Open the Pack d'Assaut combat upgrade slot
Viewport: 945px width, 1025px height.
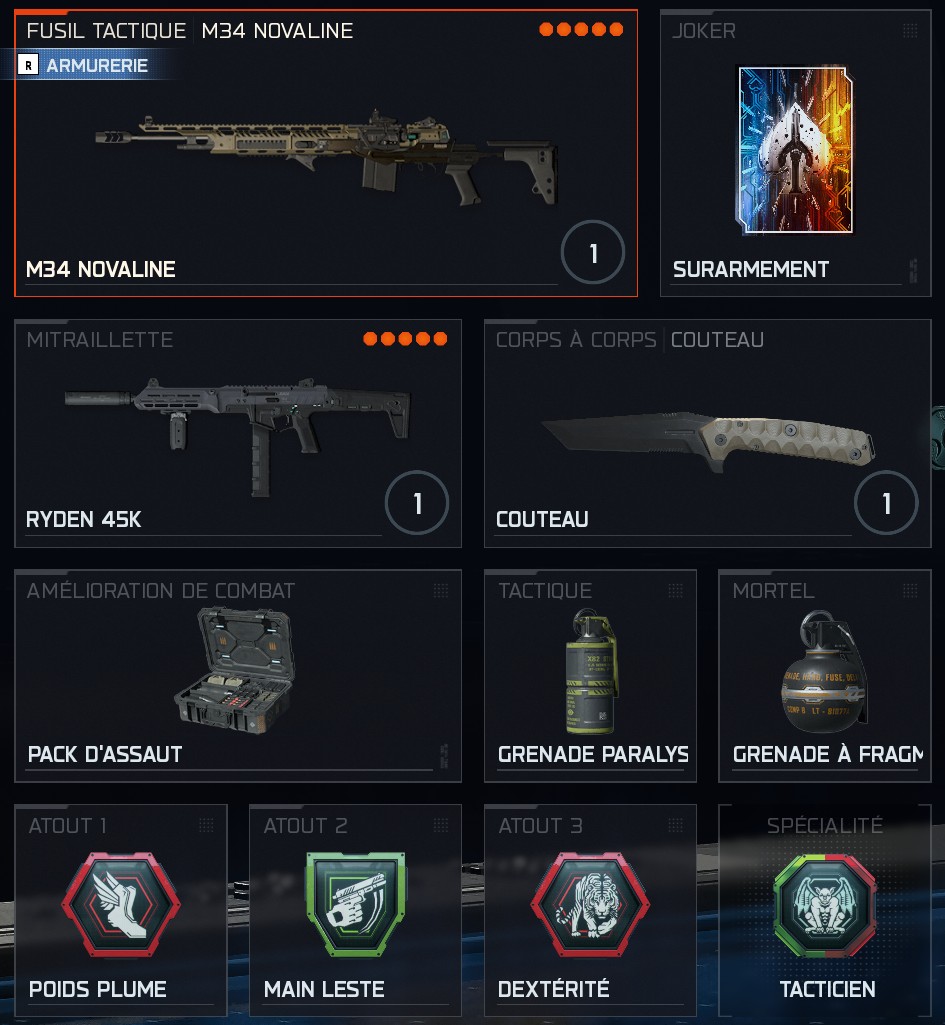[x=238, y=676]
